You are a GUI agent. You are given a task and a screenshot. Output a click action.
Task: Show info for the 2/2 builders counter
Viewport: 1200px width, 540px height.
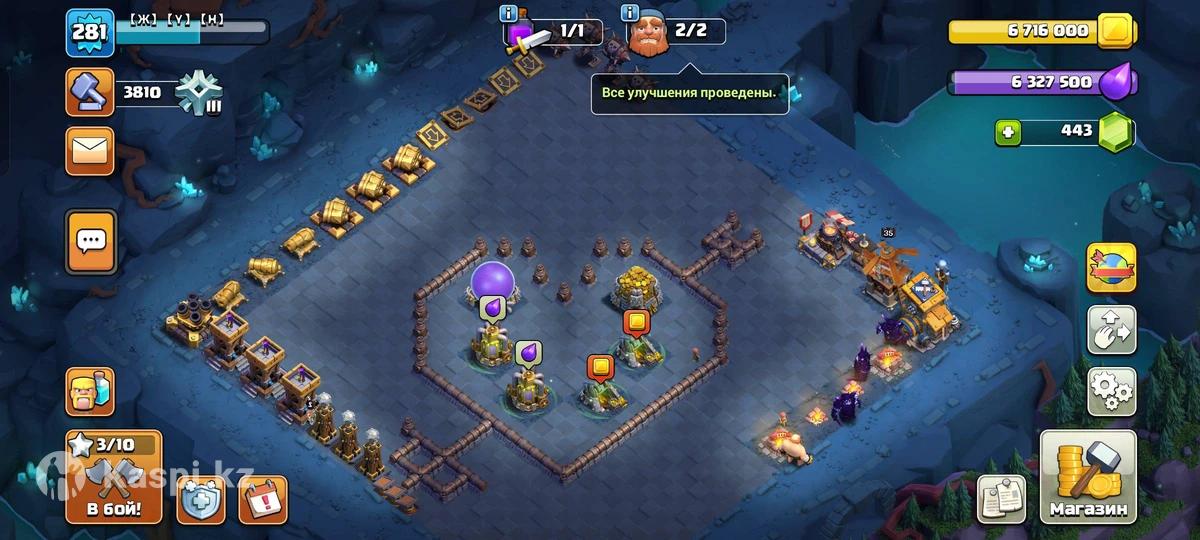pos(630,13)
